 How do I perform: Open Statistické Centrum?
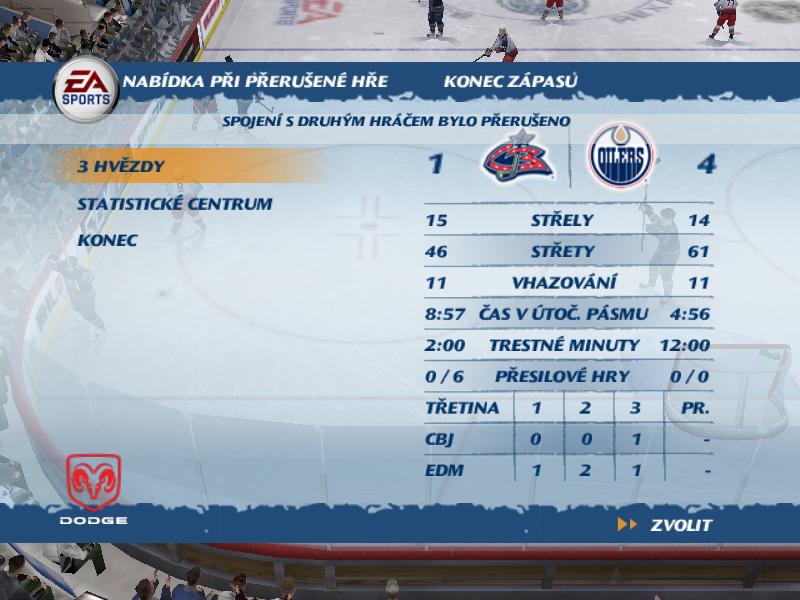175,204
